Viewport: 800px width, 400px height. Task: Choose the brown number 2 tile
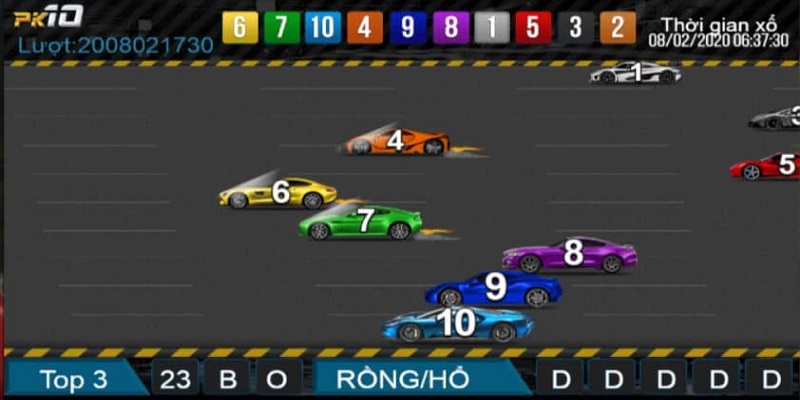pos(617,27)
